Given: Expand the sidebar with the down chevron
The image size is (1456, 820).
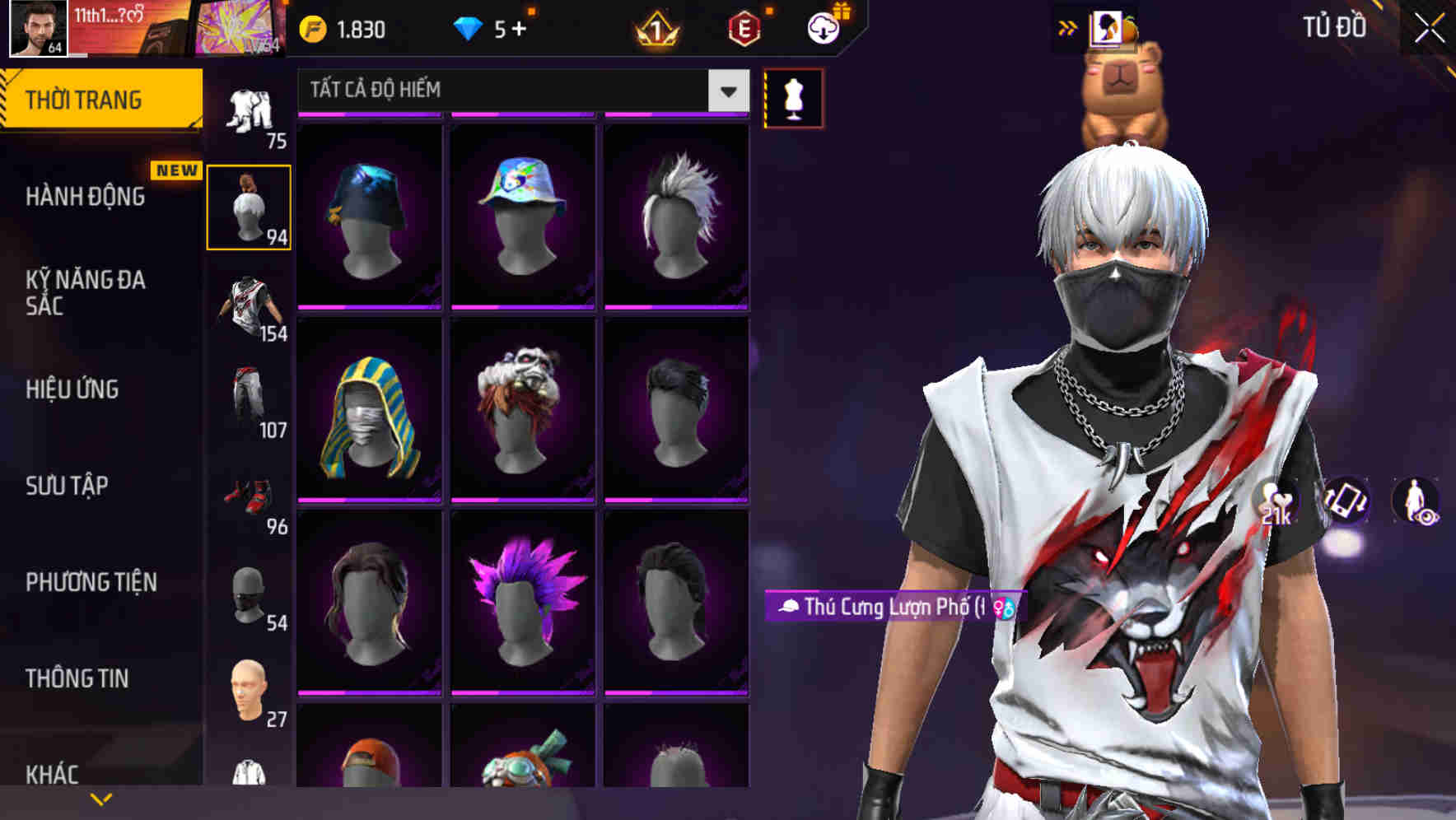Looking at the screenshot, I should (x=101, y=798).
